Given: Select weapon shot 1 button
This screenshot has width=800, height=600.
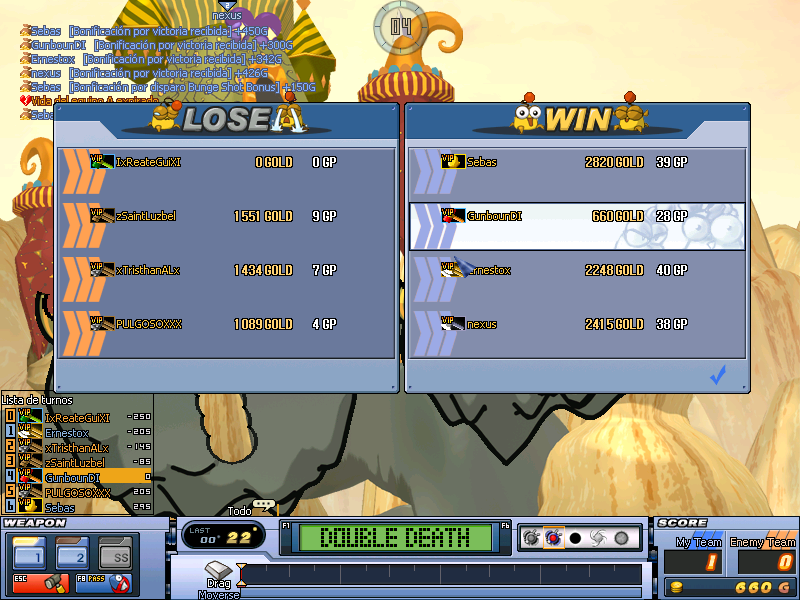Looking at the screenshot, I should click(29, 553).
